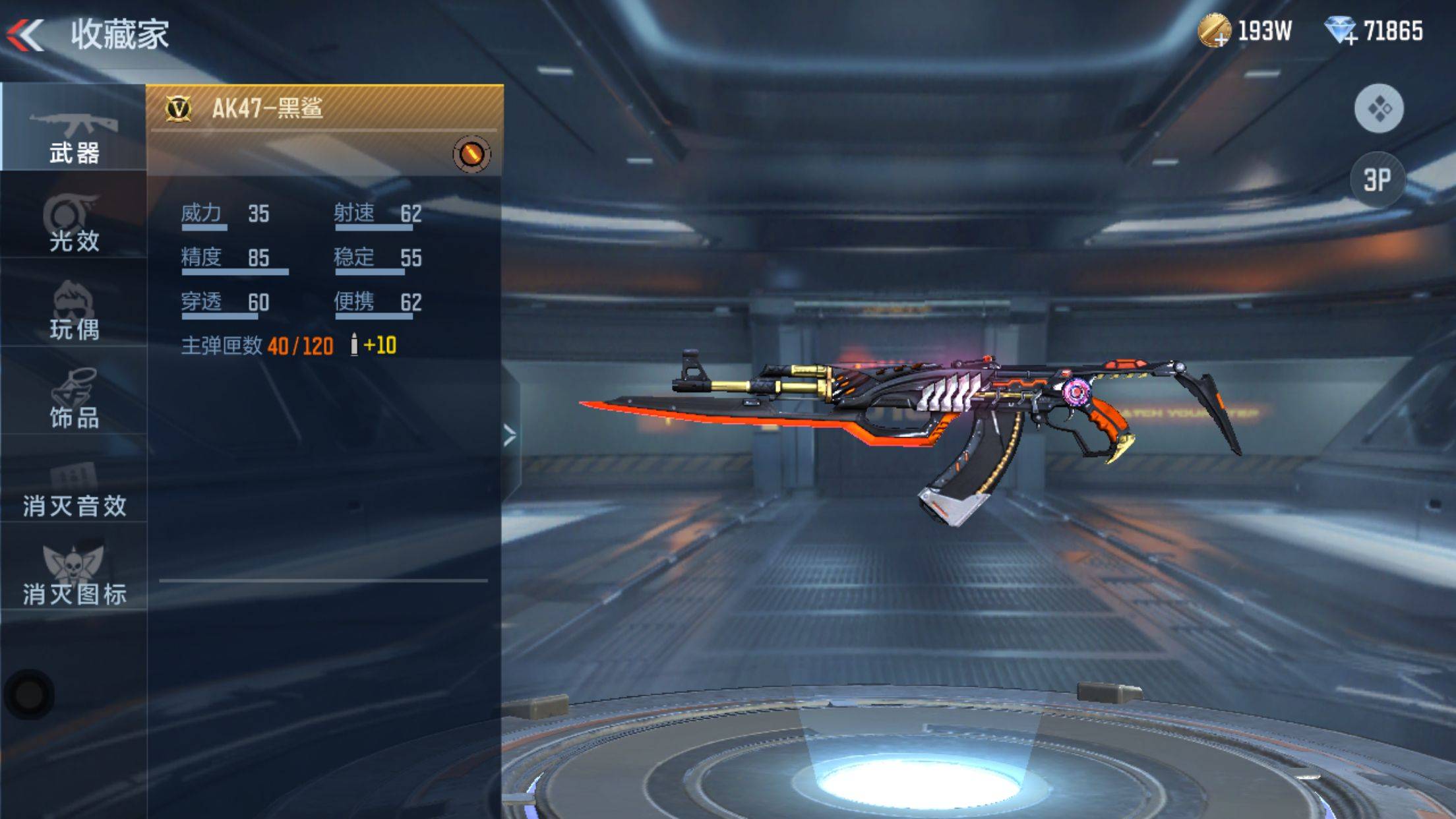Toggle the 3P third-person view
The image size is (1456, 819).
tap(1377, 180)
